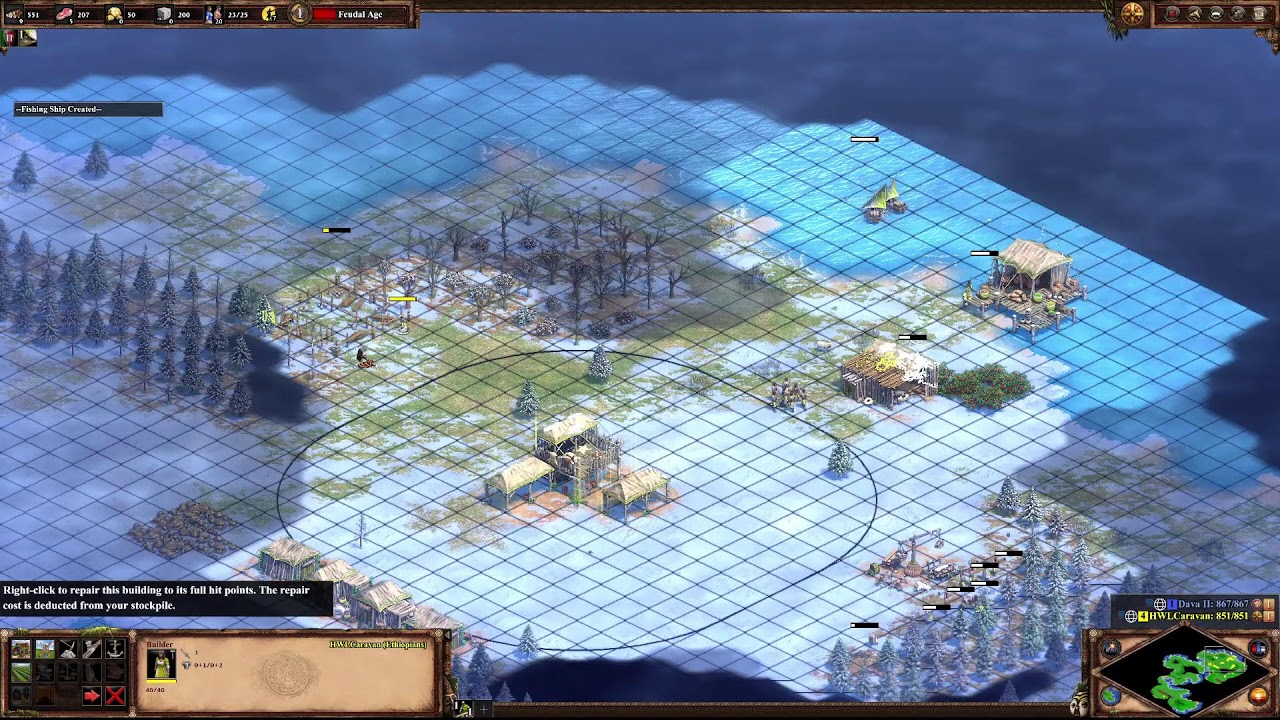
Task: Open the main menu button in top bar
Action: point(1260,14)
